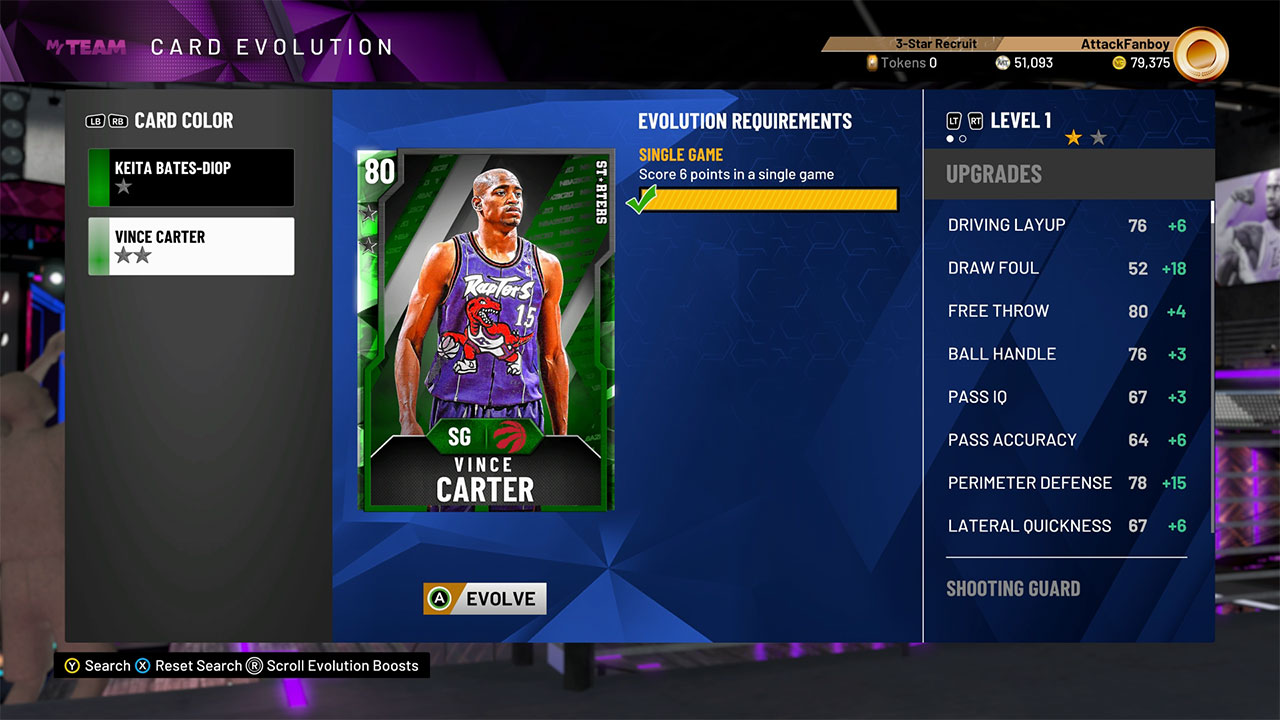Click the Lateral Quickness upgrade row
1280x720 pixels.
[1066, 526]
